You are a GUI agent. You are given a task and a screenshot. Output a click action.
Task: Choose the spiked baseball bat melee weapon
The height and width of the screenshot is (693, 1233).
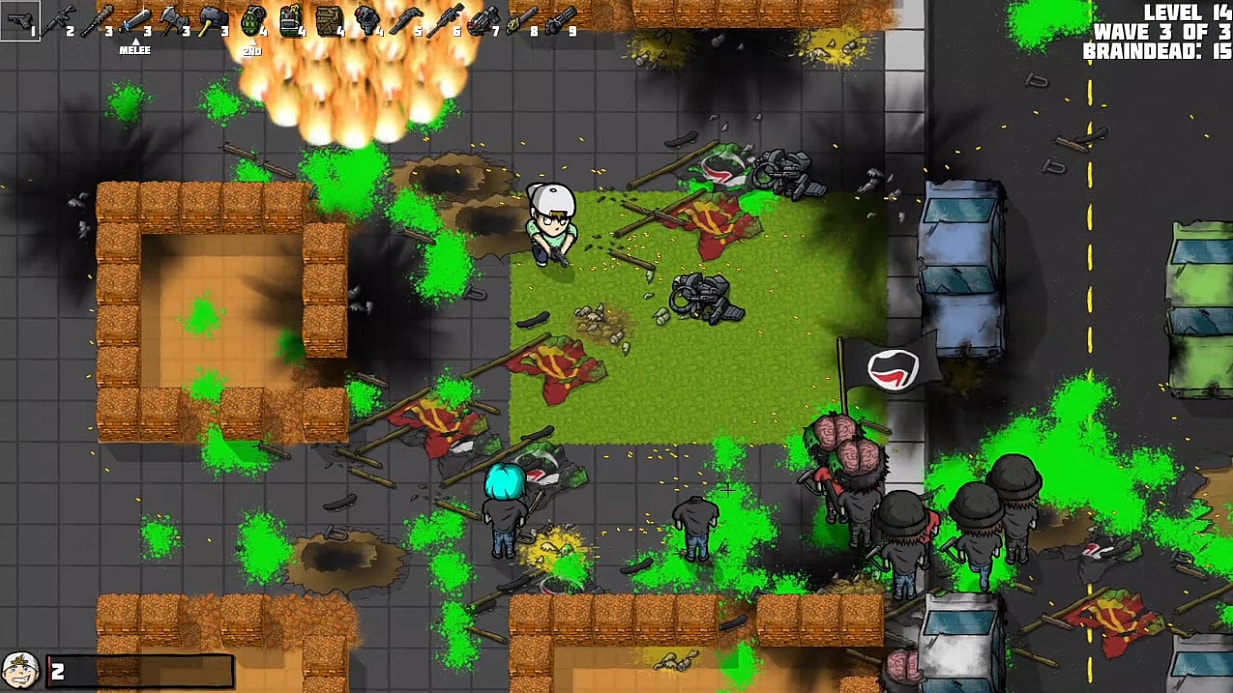(x=96, y=20)
